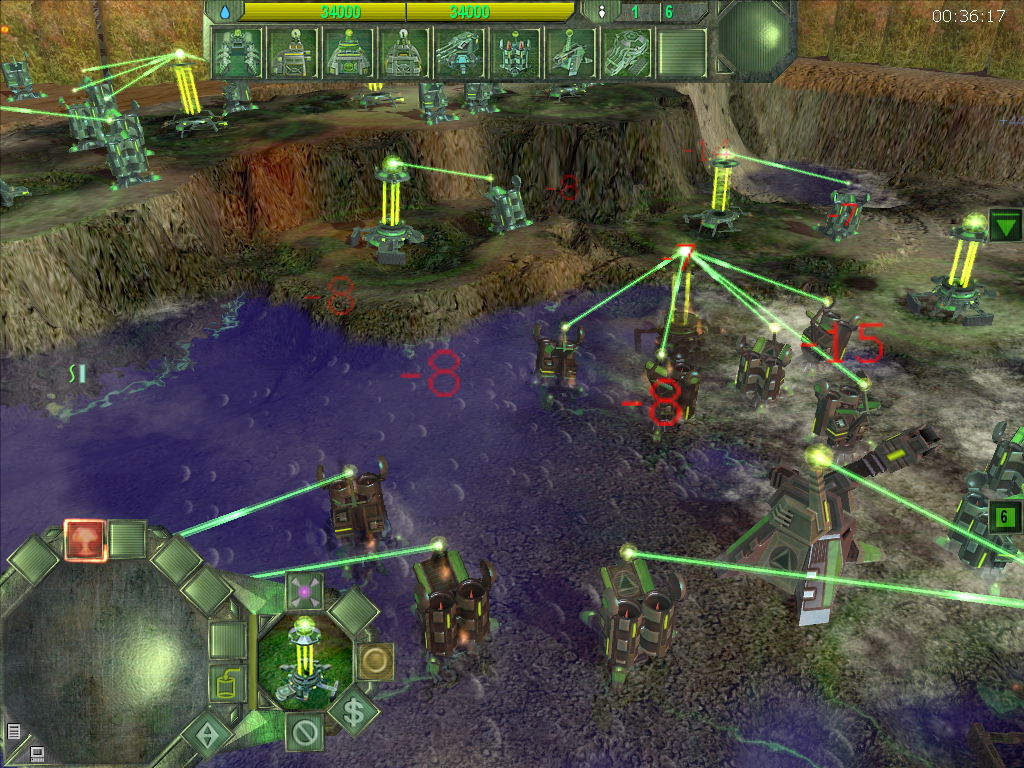Click the green down-arrow button

click(1004, 224)
